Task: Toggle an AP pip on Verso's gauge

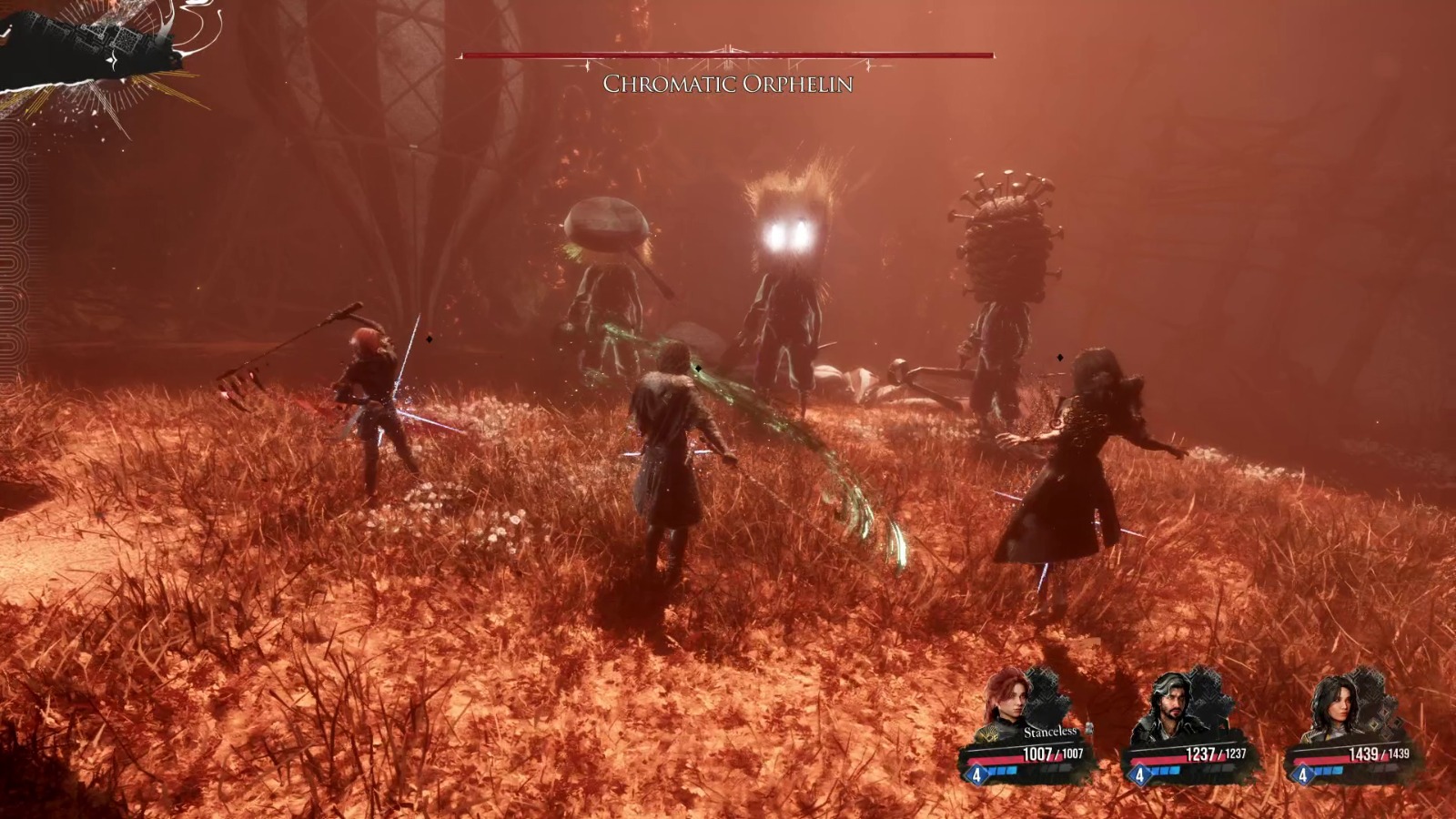Action: [1158, 771]
